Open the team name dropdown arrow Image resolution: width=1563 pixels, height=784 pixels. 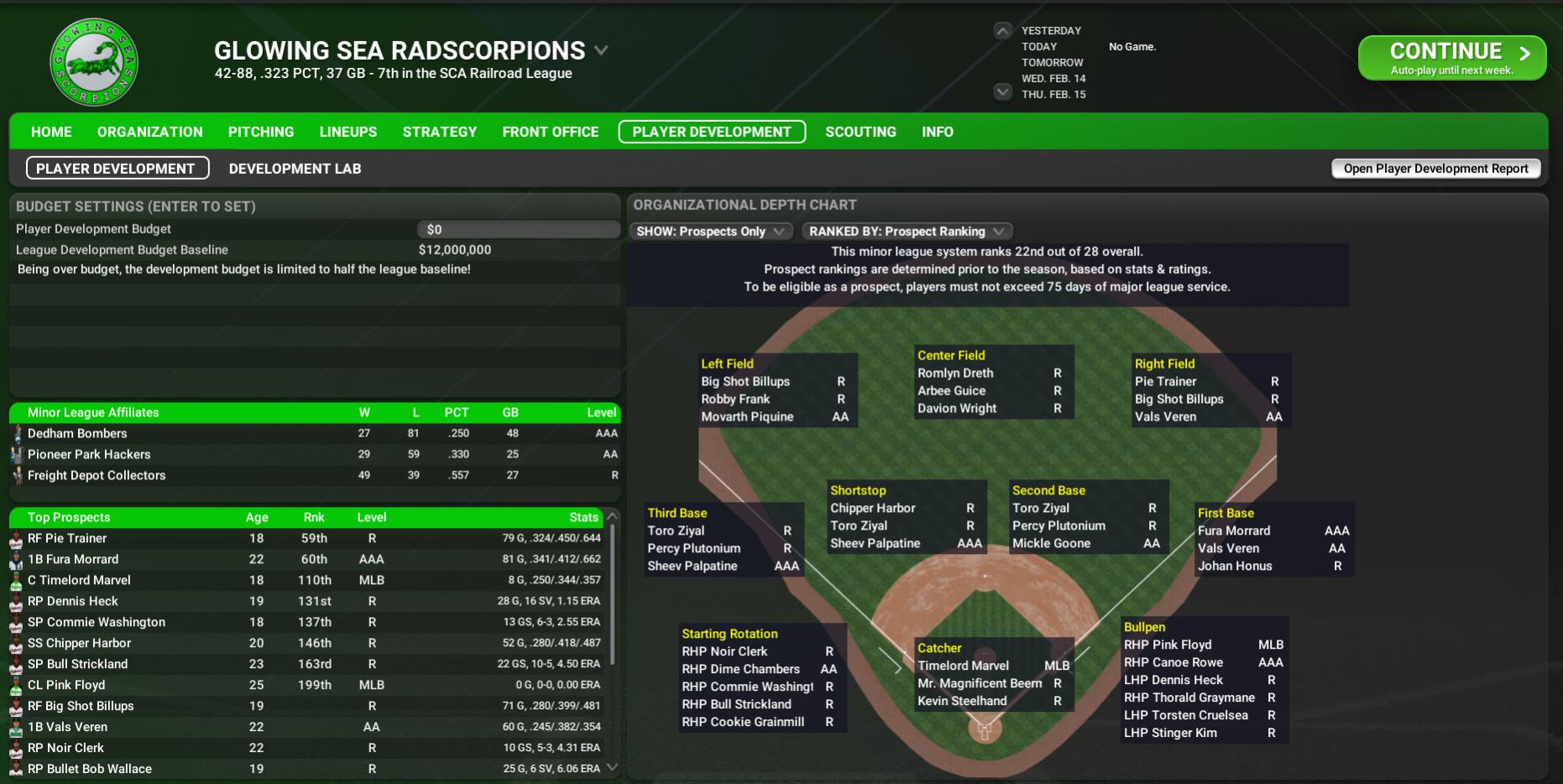(601, 50)
